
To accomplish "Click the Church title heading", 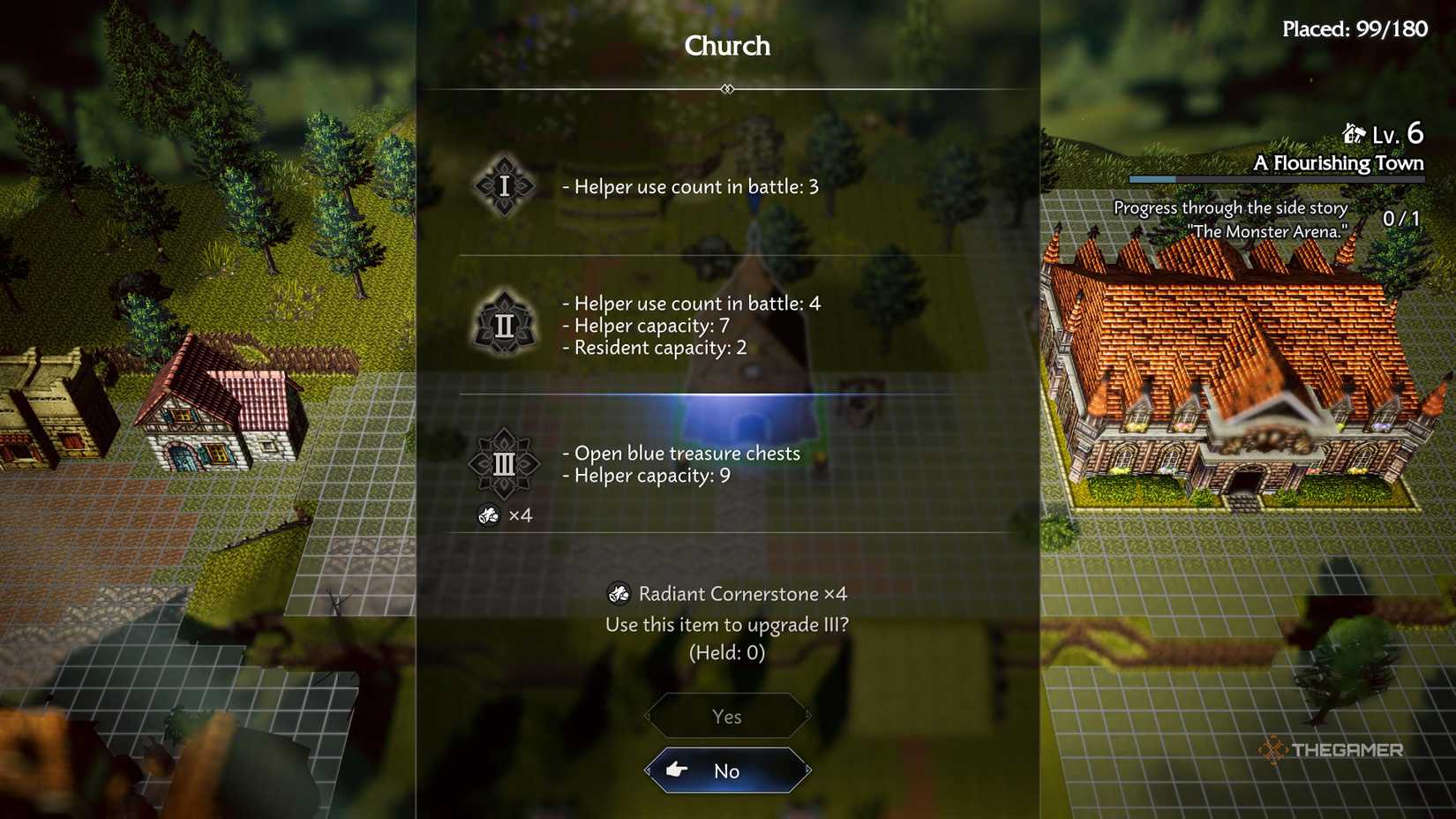I will tap(726, 46).
